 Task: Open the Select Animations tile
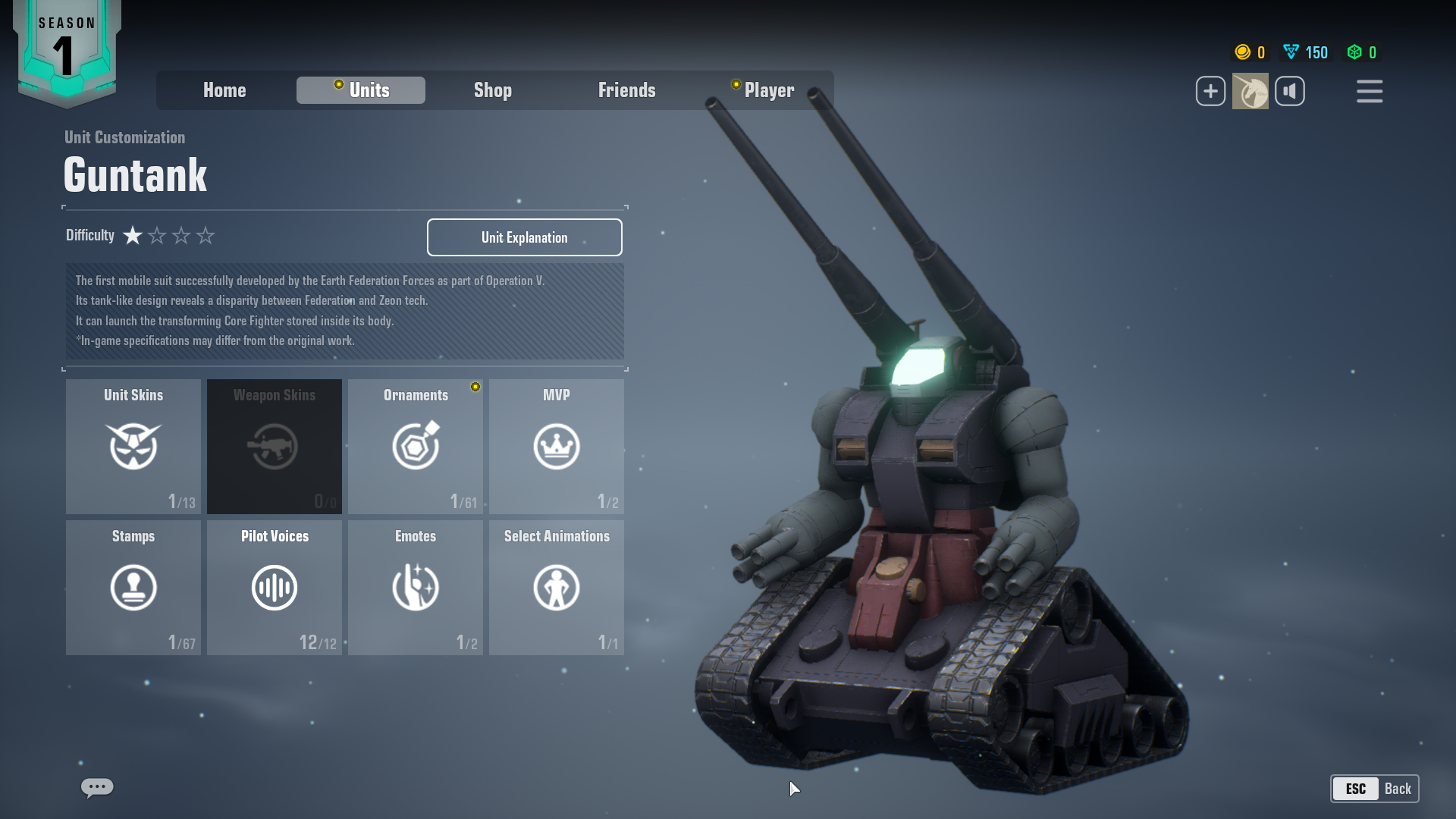pos(557,587)
